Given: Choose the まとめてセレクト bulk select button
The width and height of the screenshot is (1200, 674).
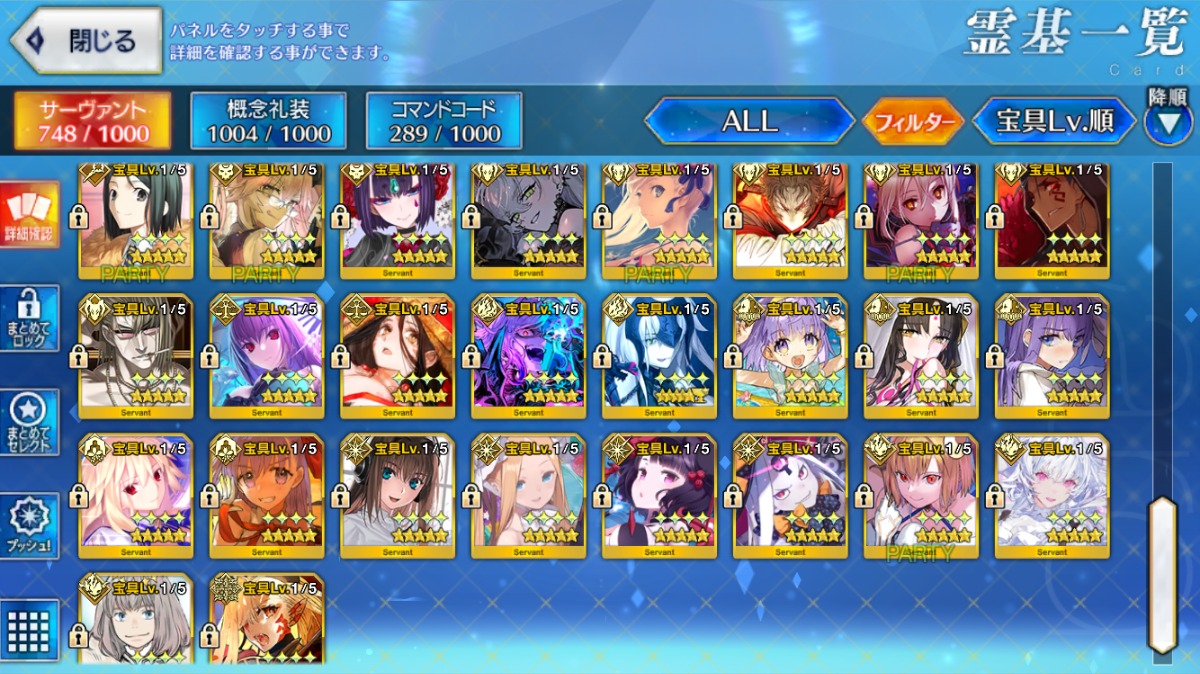Looking at the screenshot, I should pyautogui.click(x=29, y=422).
